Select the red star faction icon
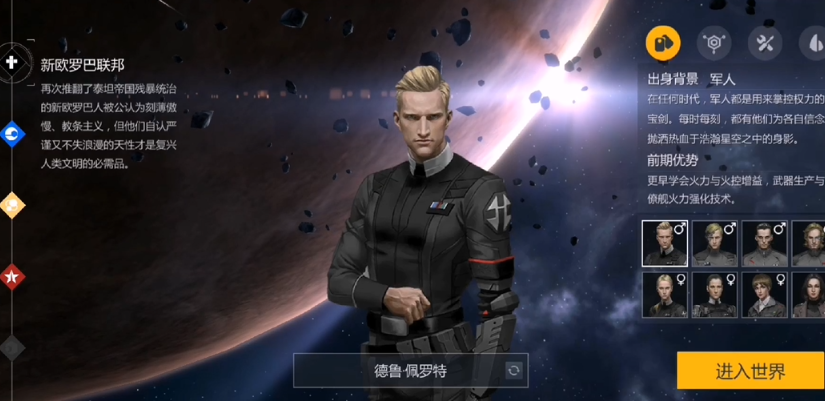Viewport: 825px width, 401px height. (12, 276)
